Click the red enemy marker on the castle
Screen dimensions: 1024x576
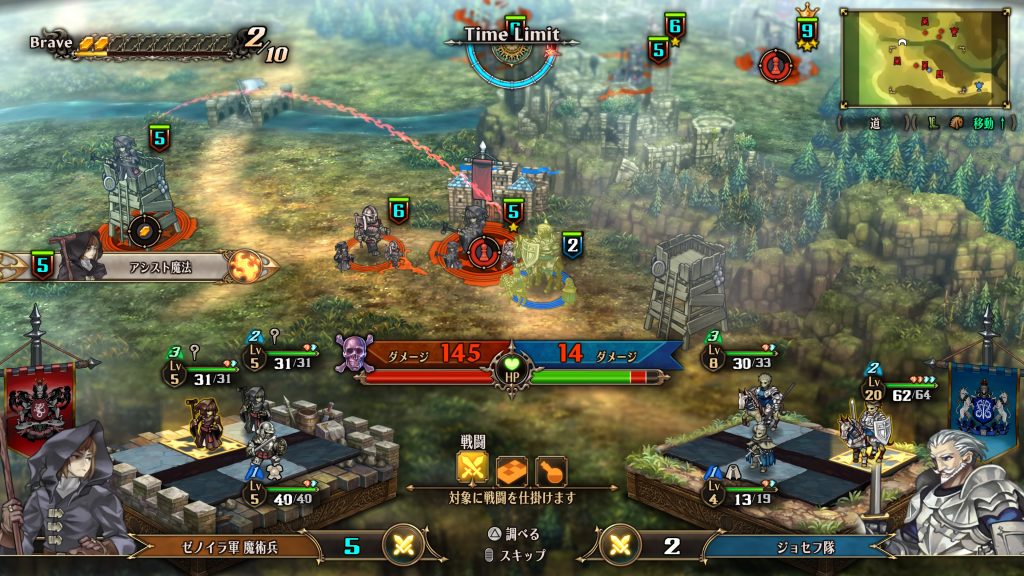483,250
